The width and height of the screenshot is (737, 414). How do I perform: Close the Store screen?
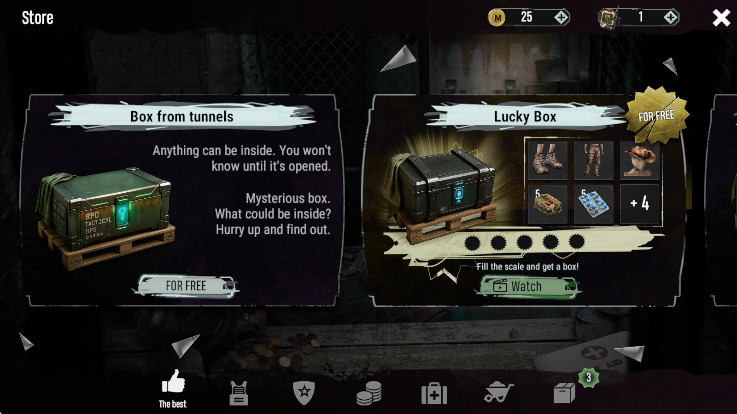pyautogui.click(x=721, y=17)
